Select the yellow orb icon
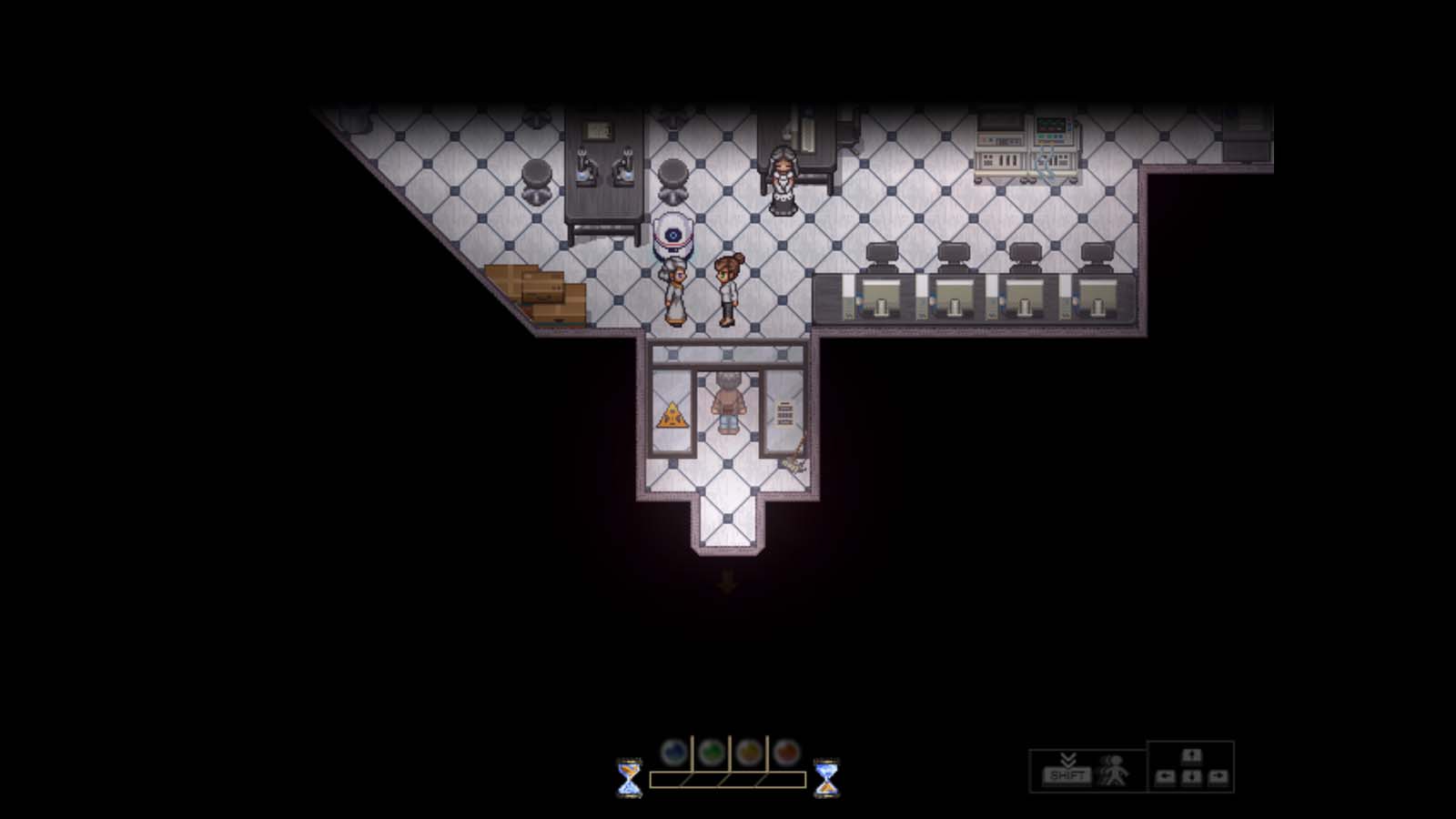 (x=747, y=751)
